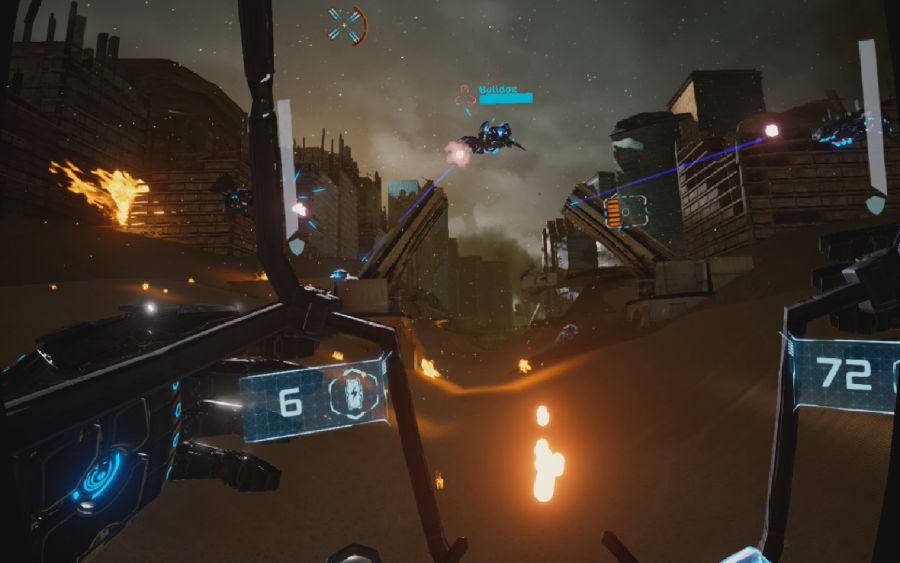Click the X-shaped aiming crosshair
The width and height of the screenshot is (900, 563).
(346, 25)
